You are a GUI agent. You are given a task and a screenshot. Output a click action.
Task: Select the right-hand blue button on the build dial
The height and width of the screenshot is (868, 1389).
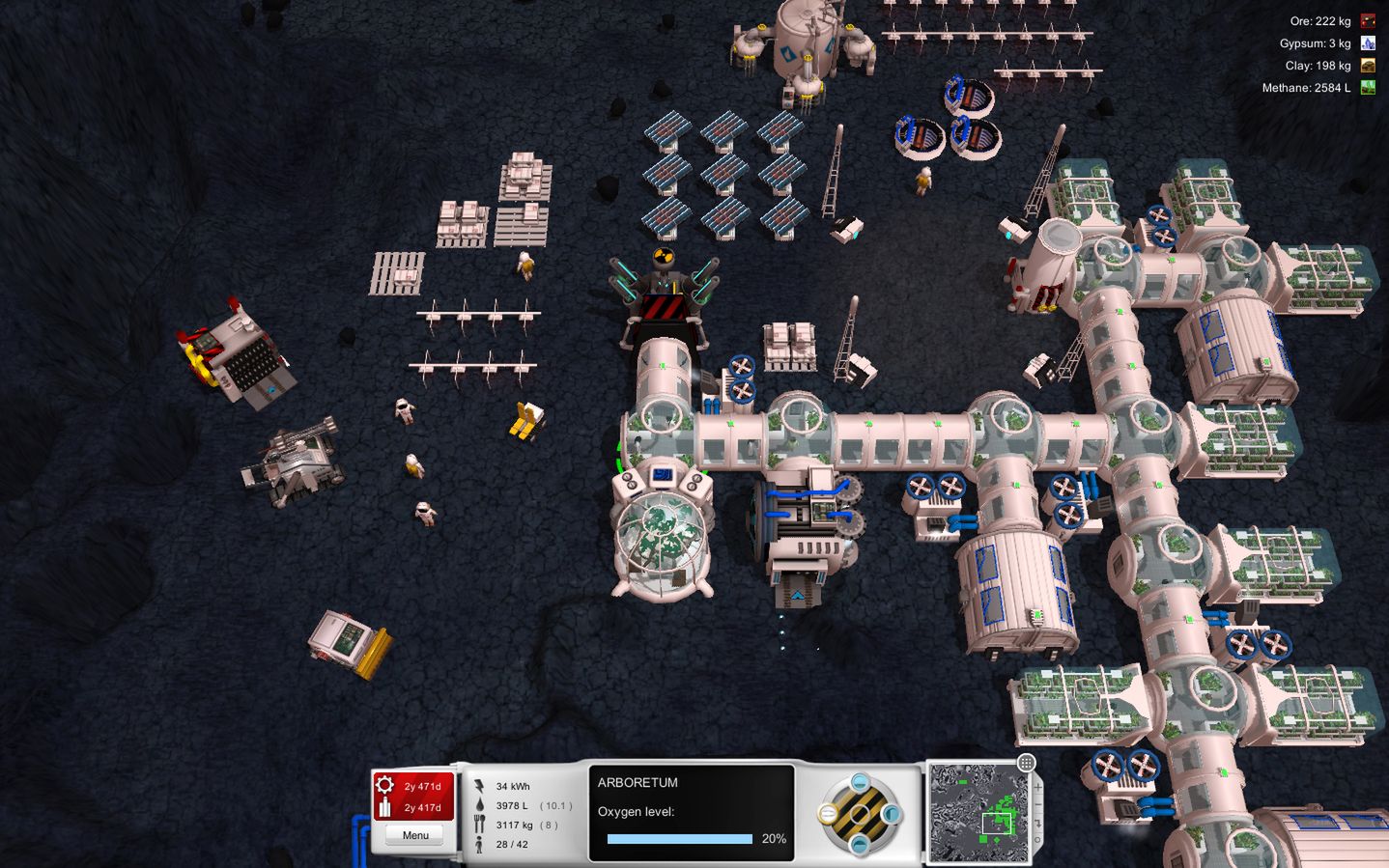(x=891, y=815)
